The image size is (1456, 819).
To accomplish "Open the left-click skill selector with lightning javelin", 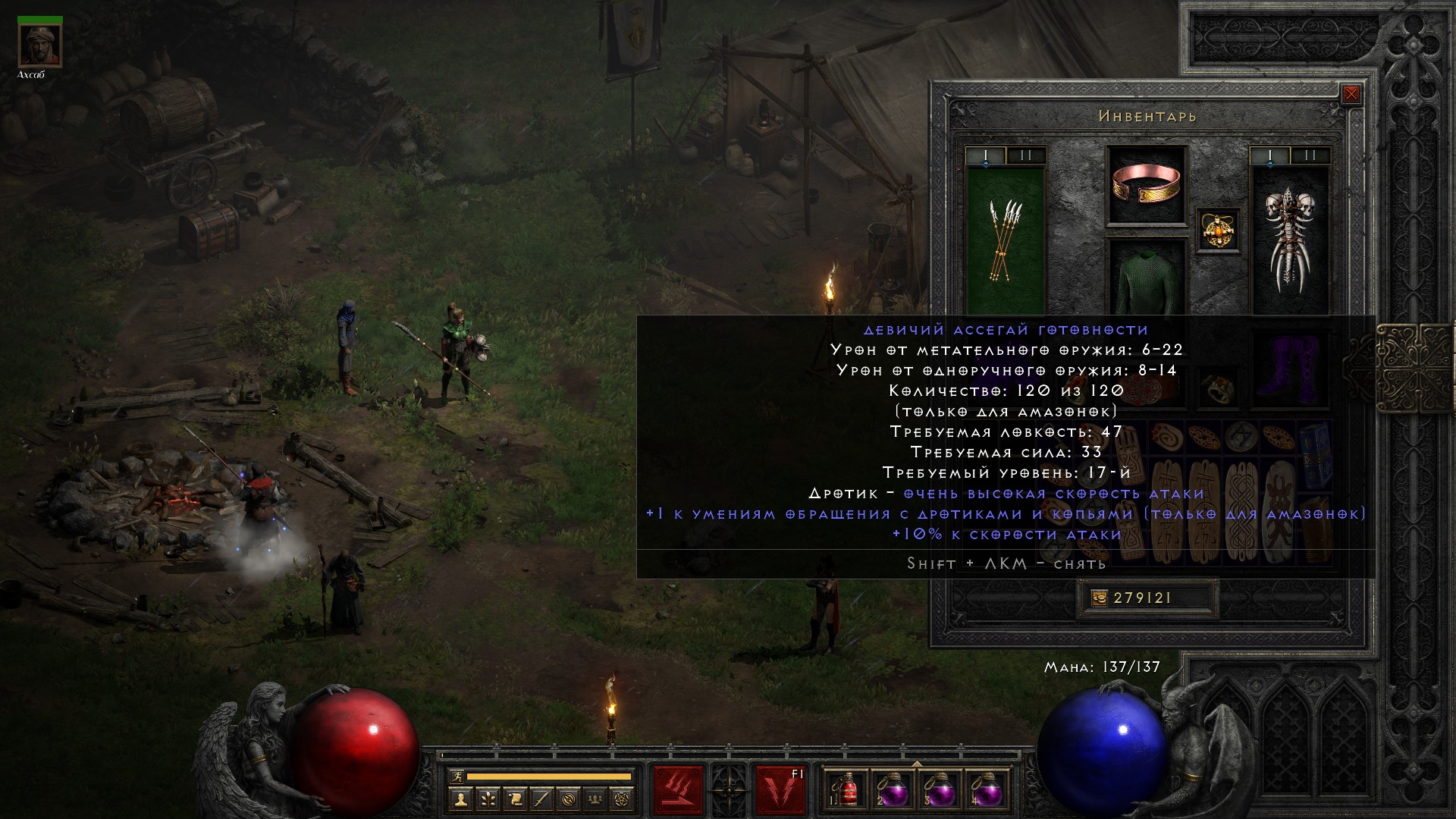I will [679, 790].
